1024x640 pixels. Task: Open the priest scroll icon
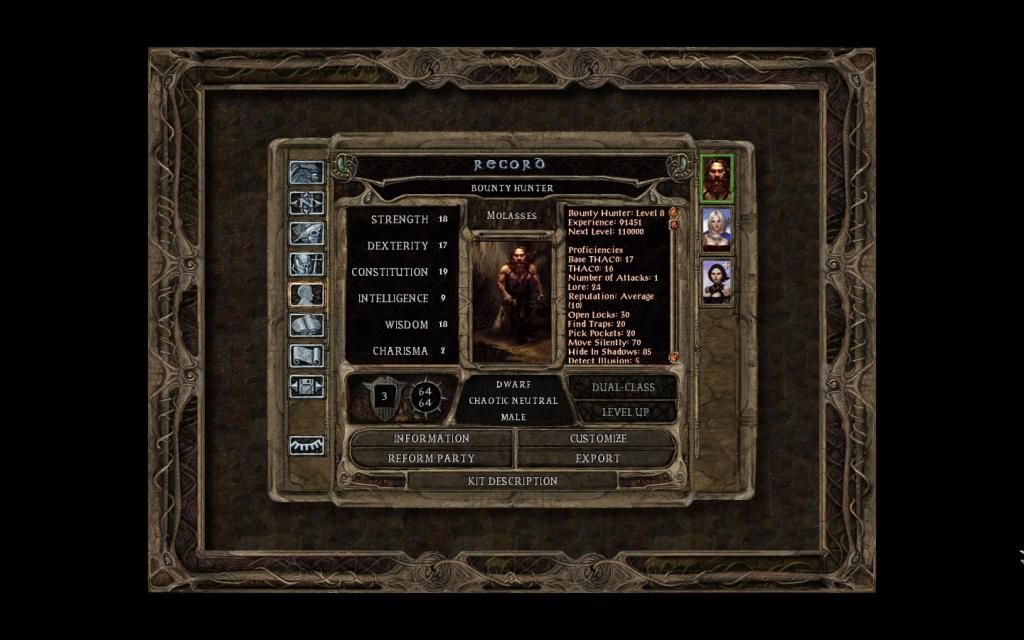pos(306,355)
